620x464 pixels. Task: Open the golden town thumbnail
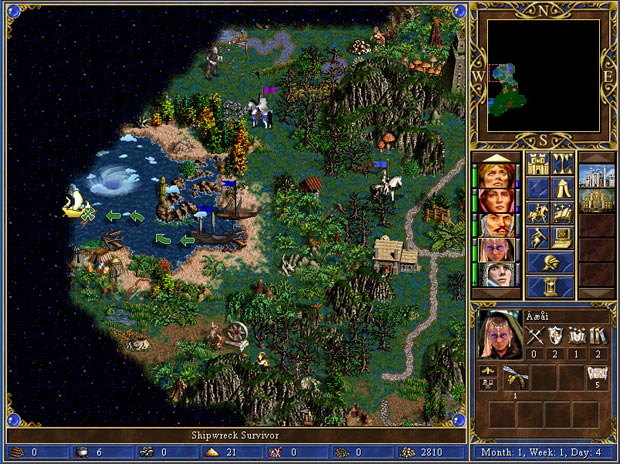coord(597,199)
